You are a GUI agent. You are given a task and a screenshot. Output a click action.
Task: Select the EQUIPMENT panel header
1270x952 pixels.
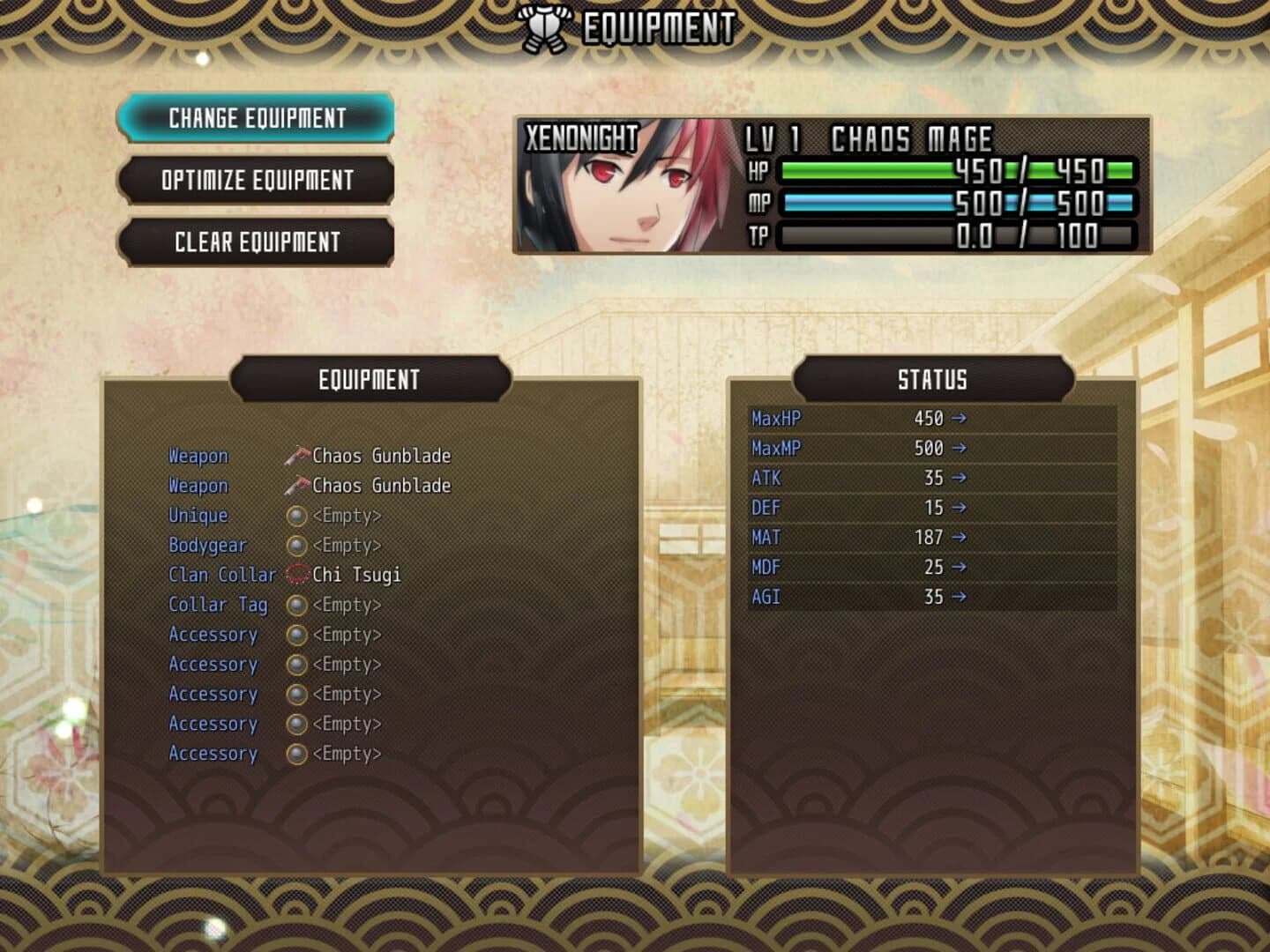pyautogui.click(x=370, y=379)
